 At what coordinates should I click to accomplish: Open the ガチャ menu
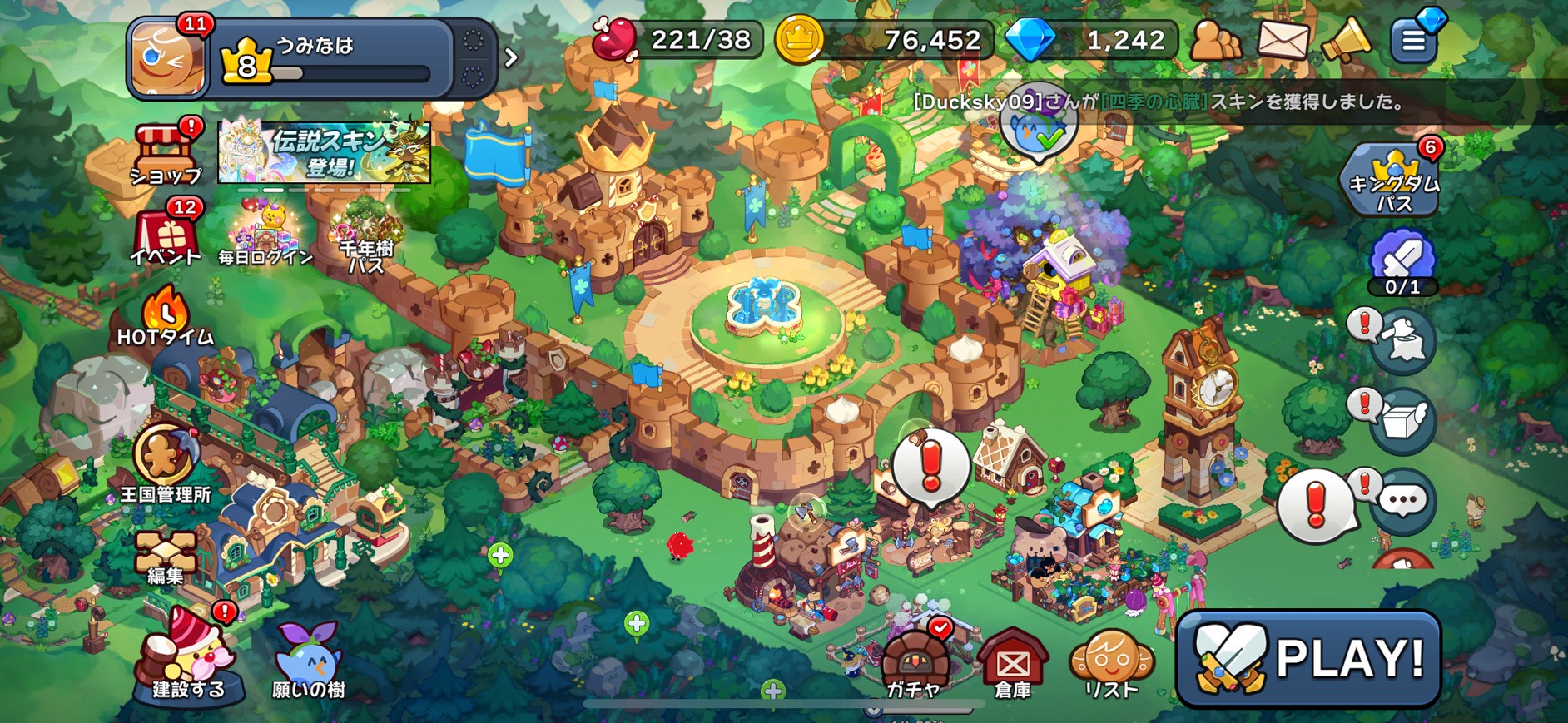pos(914,664)
